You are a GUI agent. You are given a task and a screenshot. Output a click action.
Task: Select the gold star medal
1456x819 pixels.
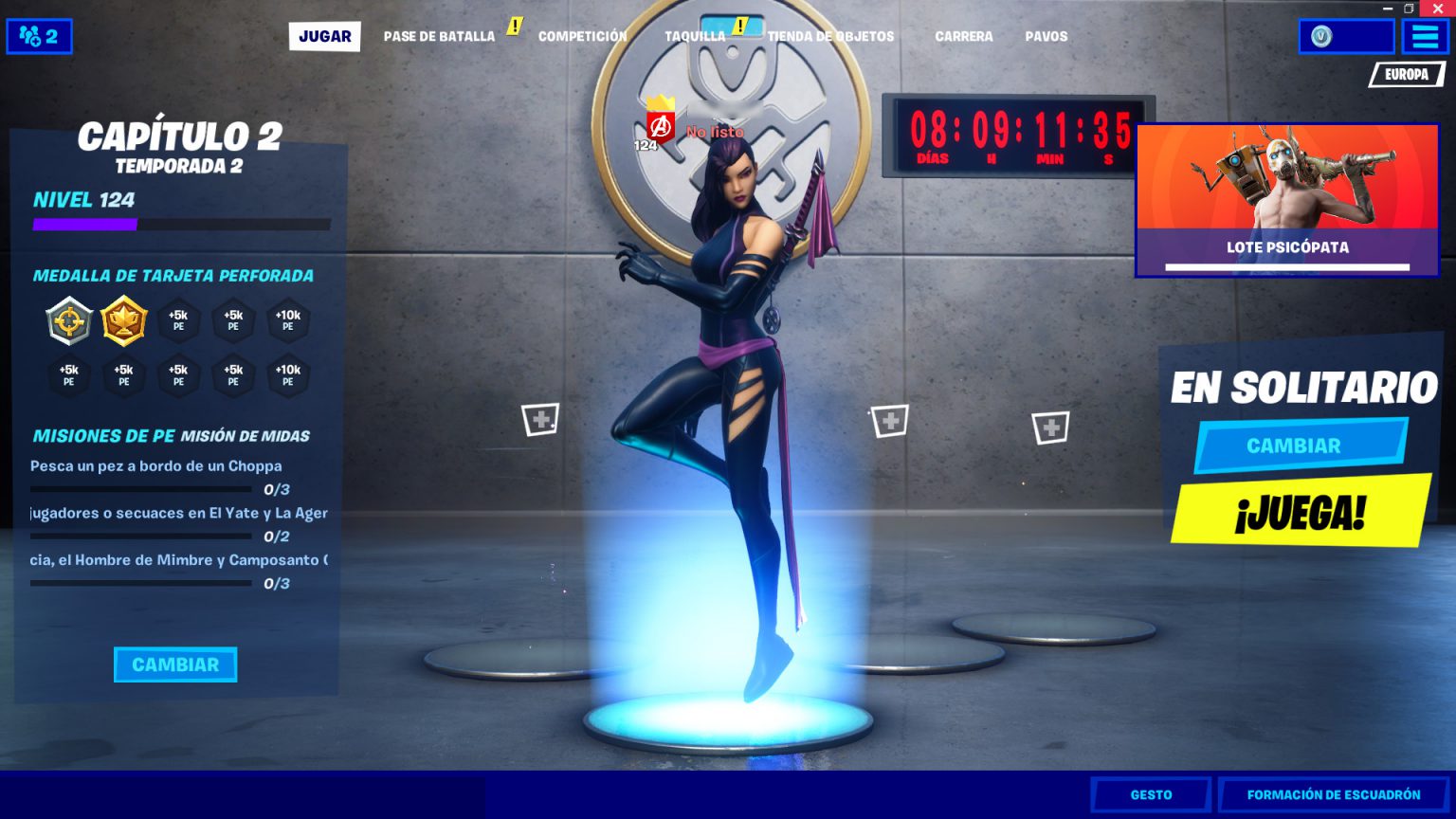pos(124,320)
